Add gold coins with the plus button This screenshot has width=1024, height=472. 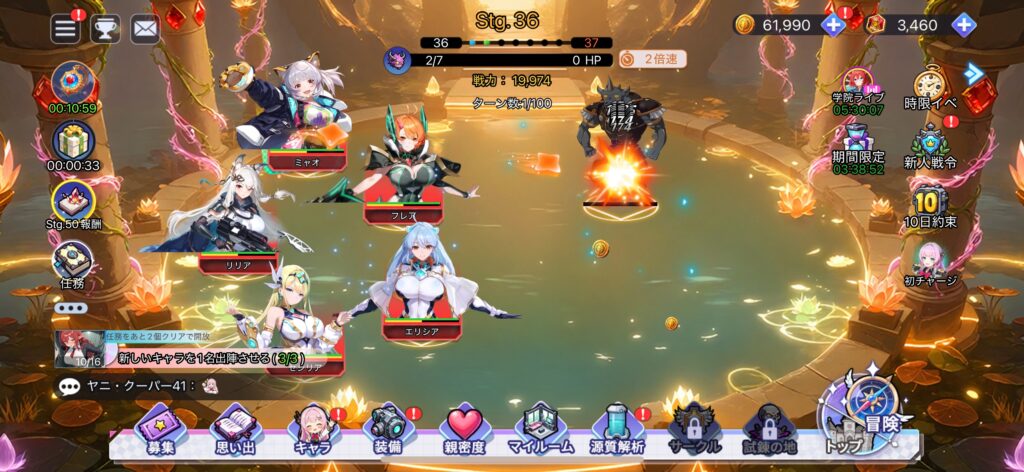pyautogui.click(x=833, y=25)
